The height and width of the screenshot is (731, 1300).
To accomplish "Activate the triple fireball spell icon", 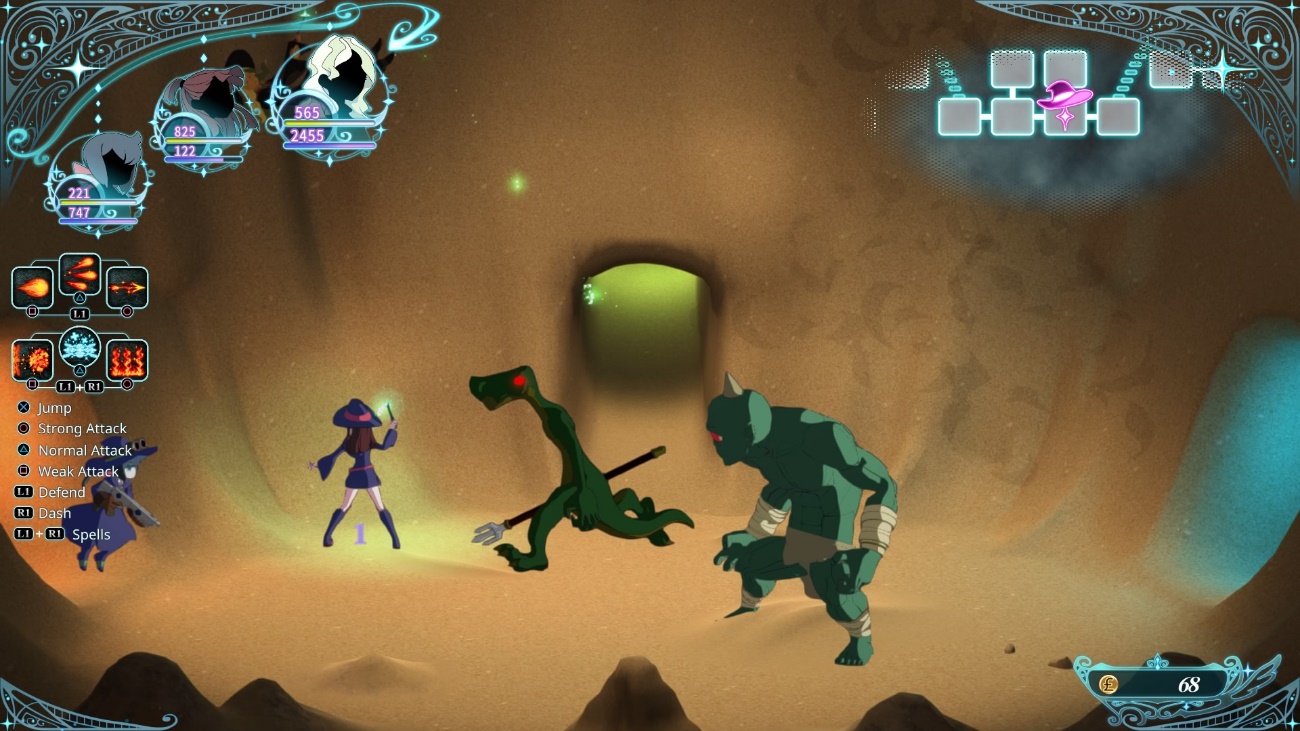I will pyautogui.click(x=79, y=273).
